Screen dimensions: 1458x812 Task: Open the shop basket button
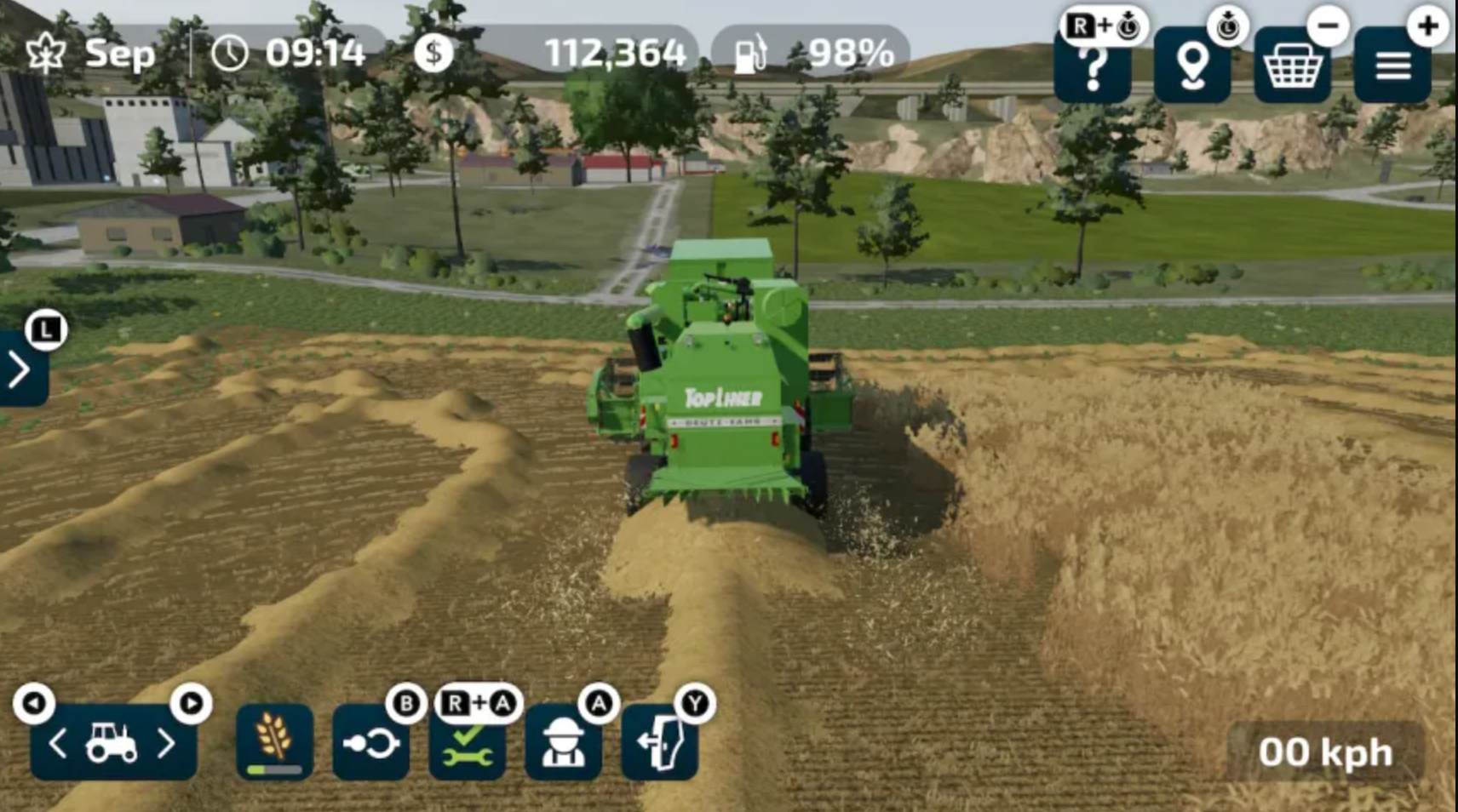click(1292, 66)
